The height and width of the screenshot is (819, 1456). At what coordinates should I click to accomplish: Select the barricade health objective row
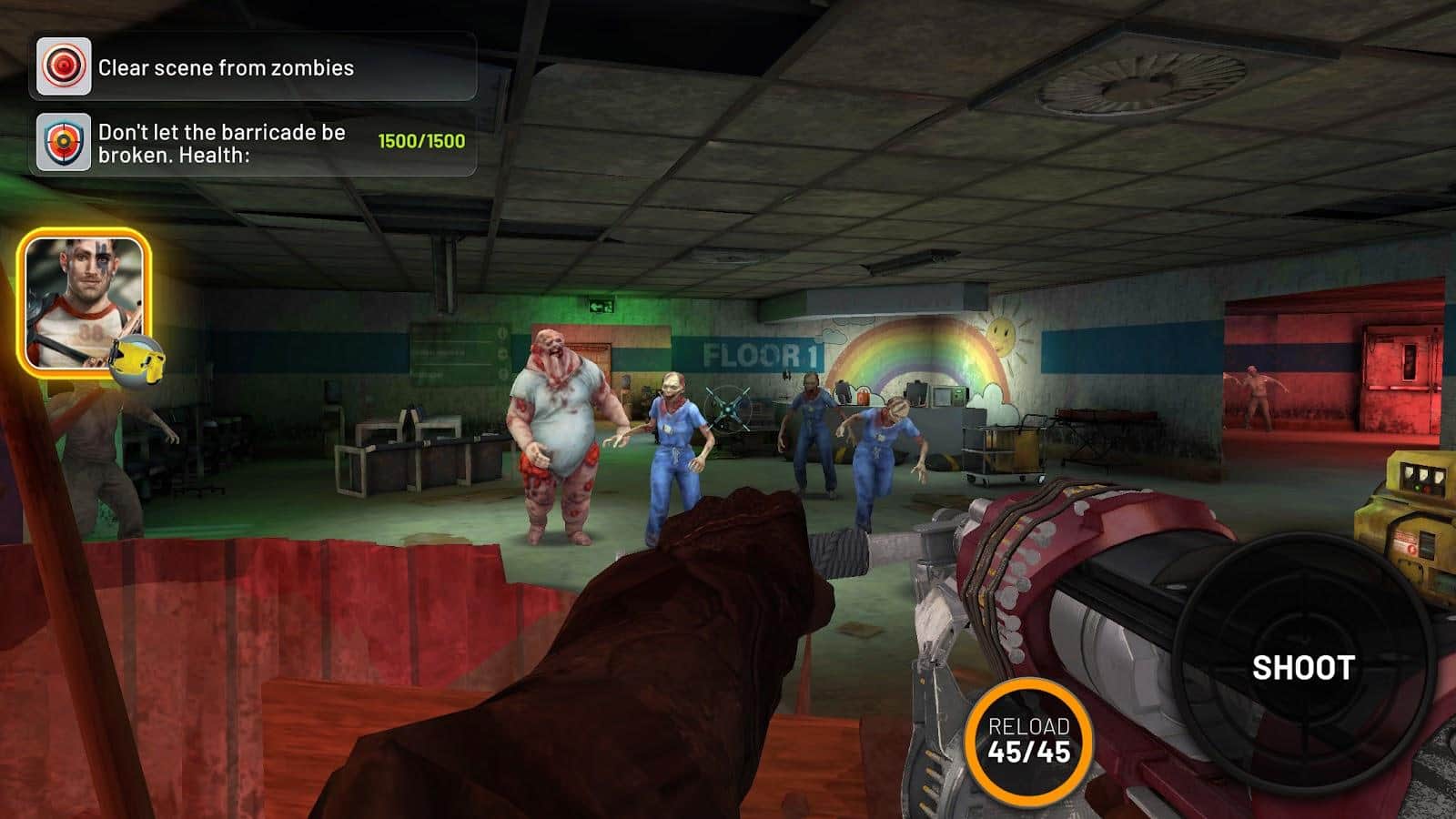pyautogui.click(x=255, y=143)
